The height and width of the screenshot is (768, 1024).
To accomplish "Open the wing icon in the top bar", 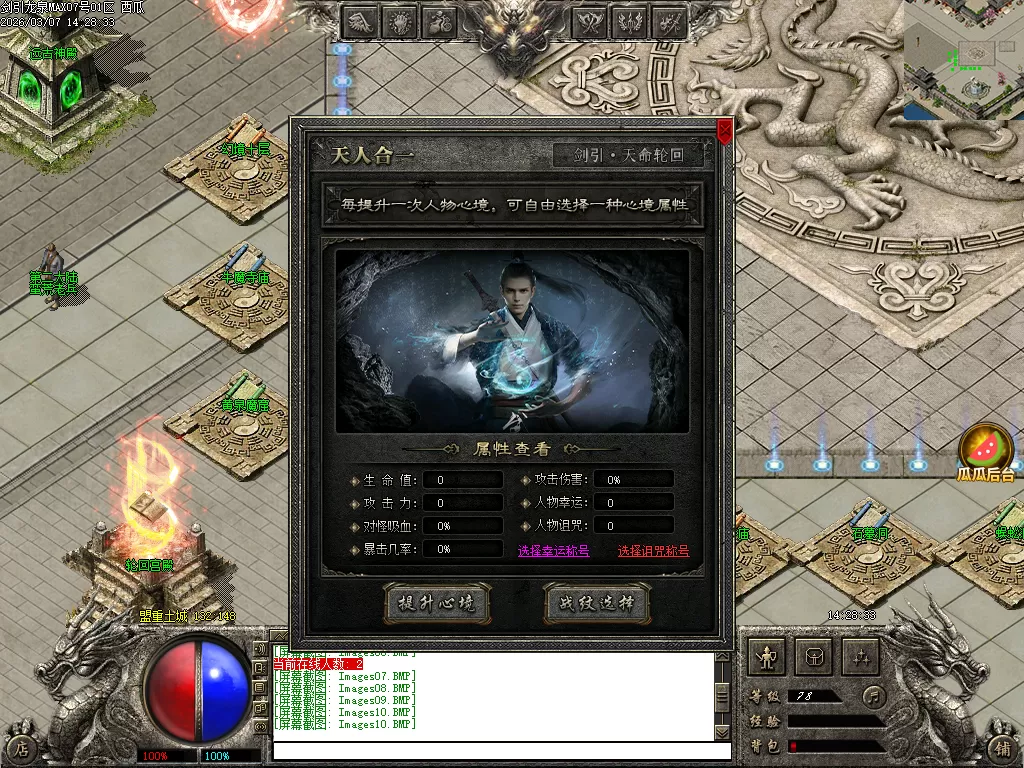I will click(x=362, y=21).
